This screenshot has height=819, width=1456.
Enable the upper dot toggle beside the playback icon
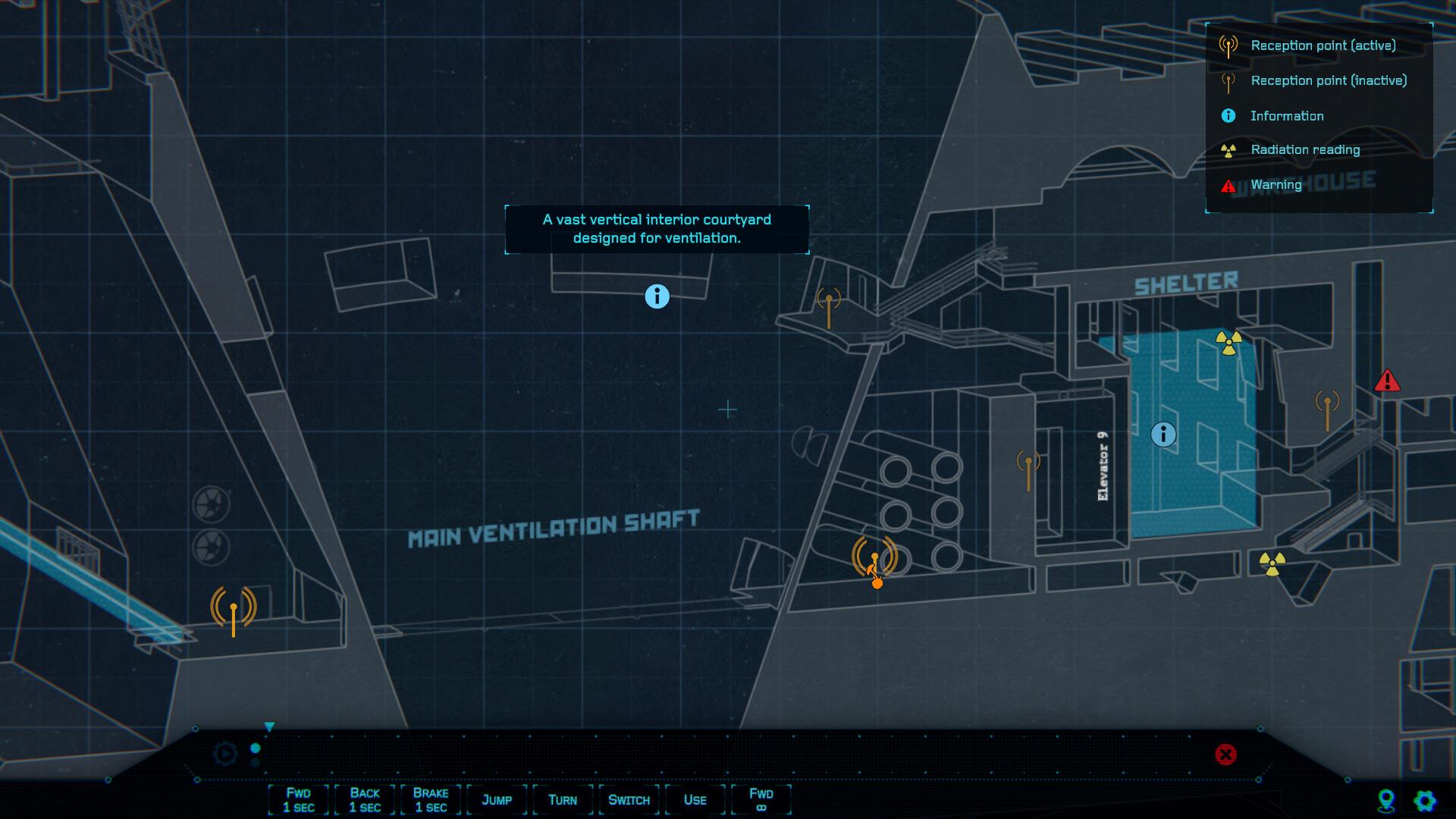click(x=256, y=748)
